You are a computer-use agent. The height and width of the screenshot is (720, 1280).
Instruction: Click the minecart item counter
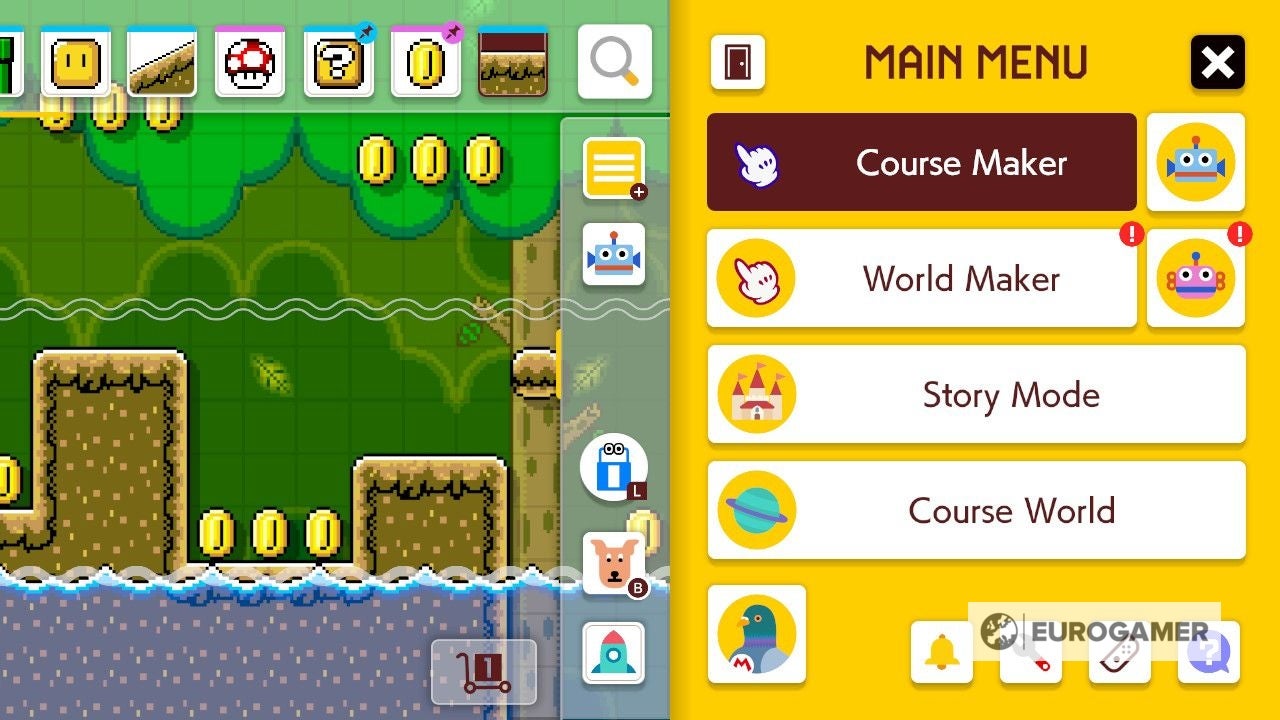pos(484,672)
